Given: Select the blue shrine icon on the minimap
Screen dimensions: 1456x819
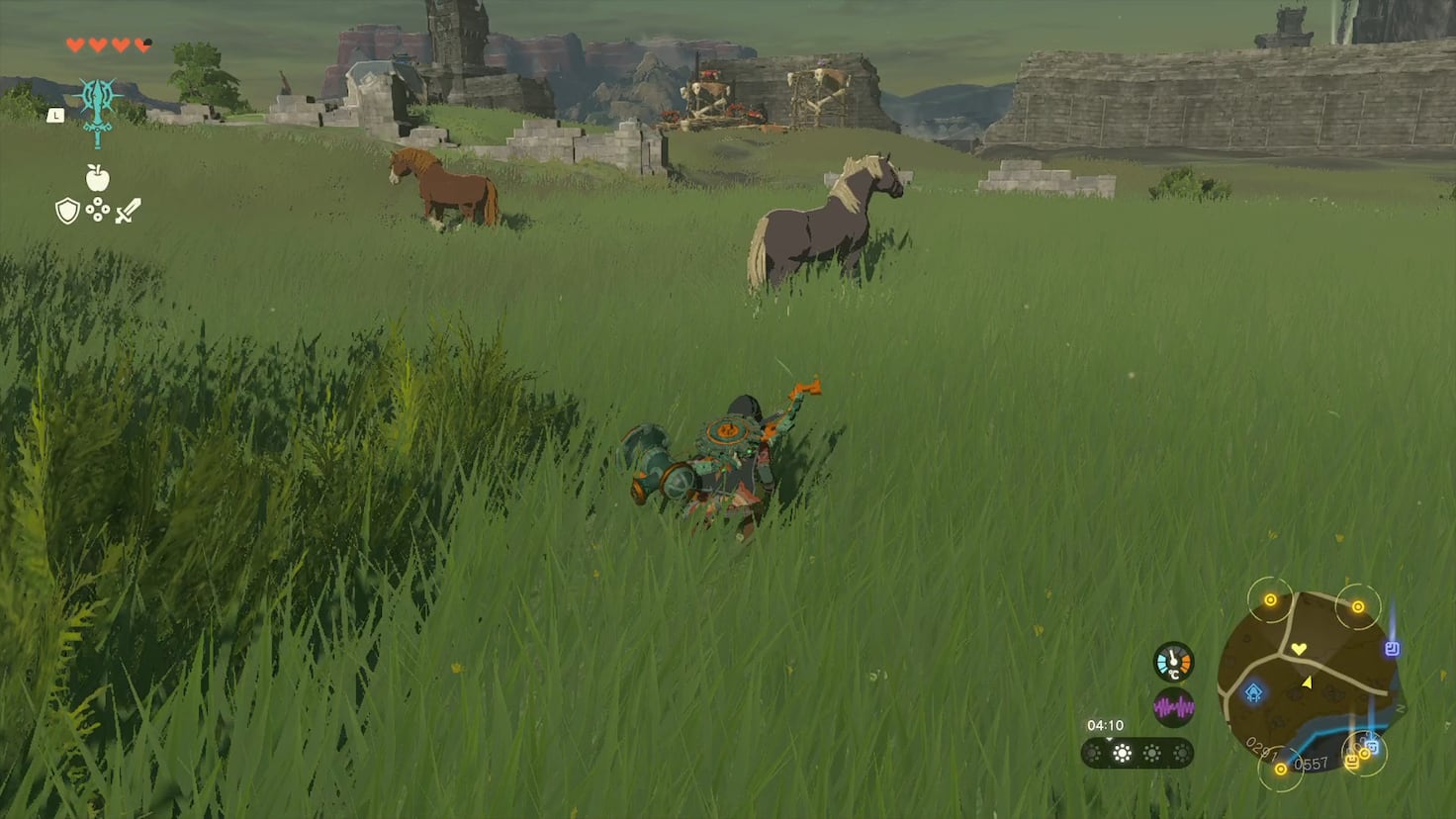Looking at the screenshot, I should point(1253,692).
